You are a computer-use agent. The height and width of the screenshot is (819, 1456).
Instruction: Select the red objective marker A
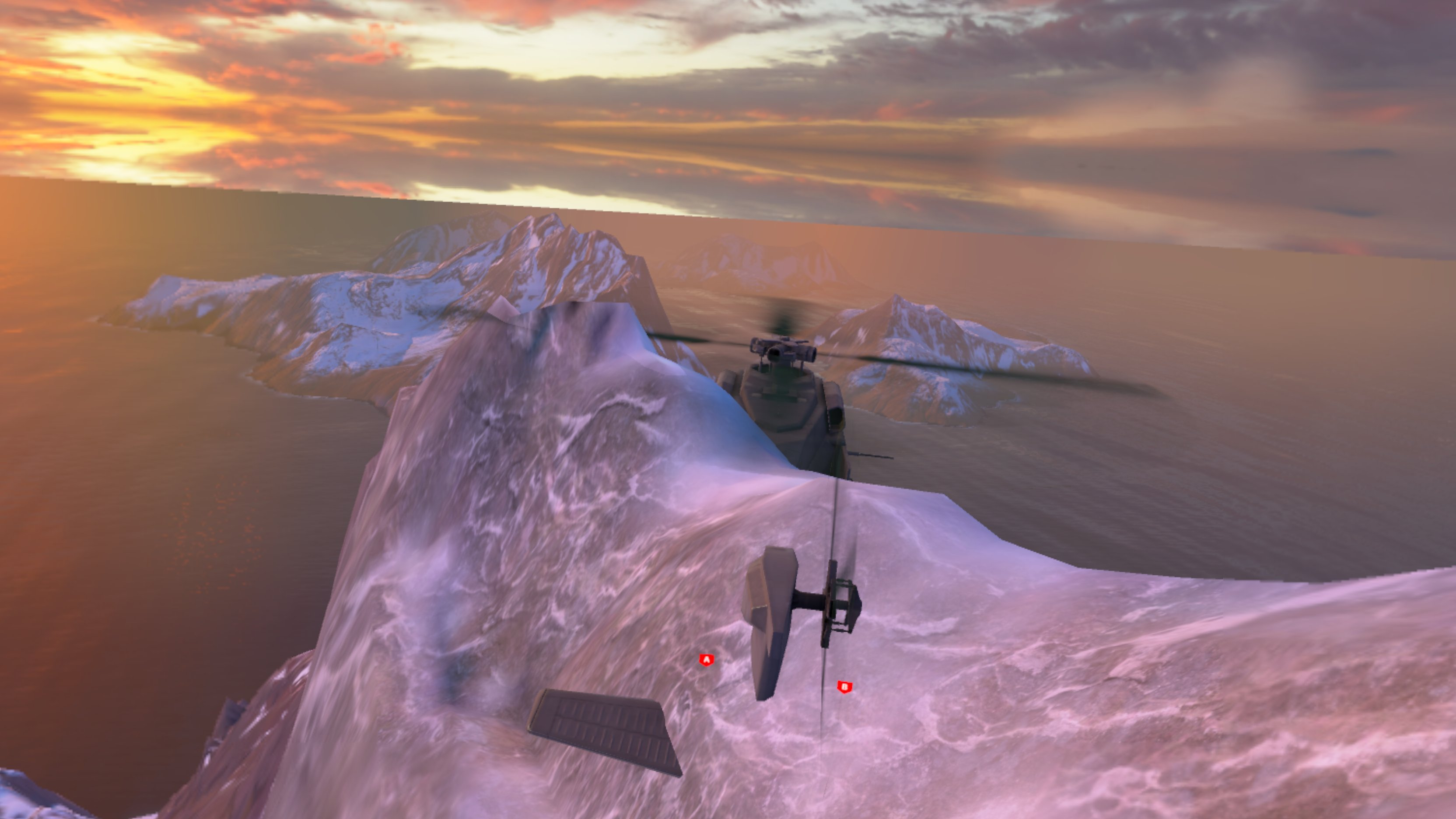(x=706, y=660)
